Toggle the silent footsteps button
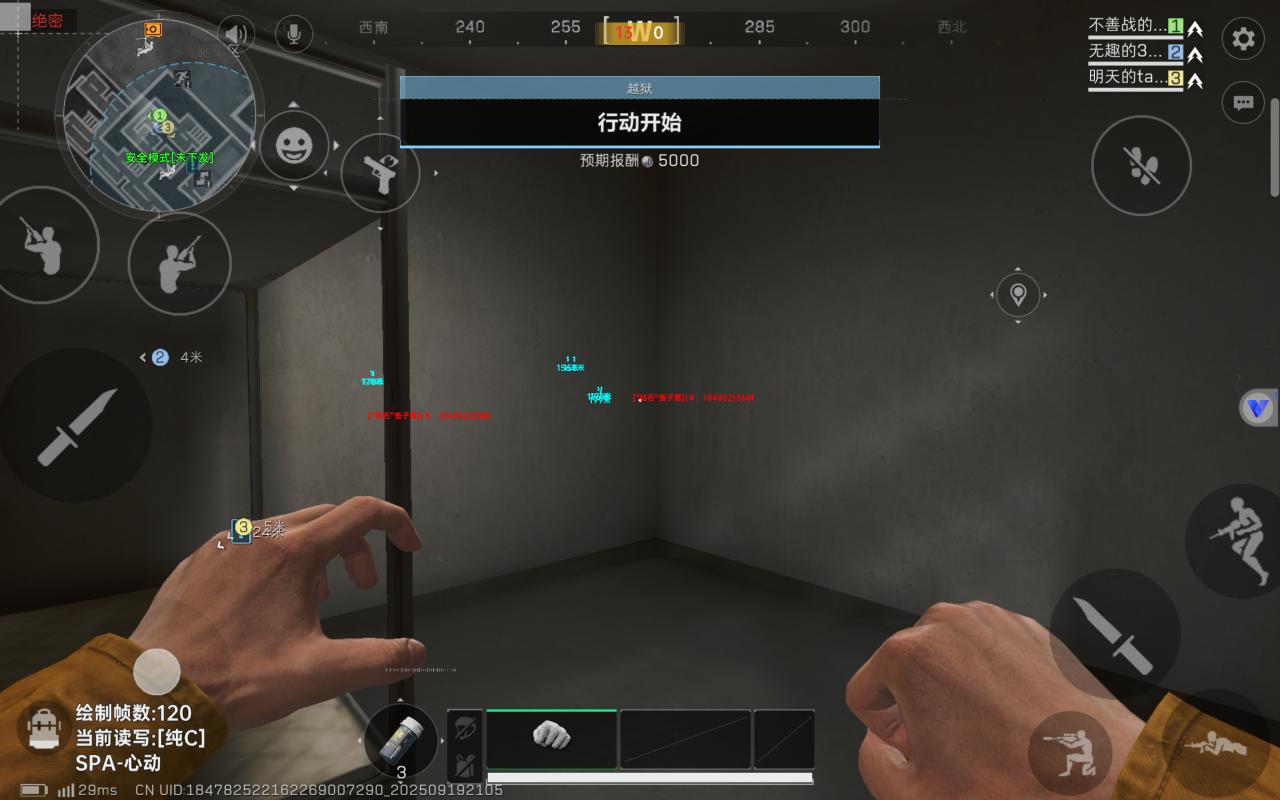1280x800 pixels. pos(1141,166)
